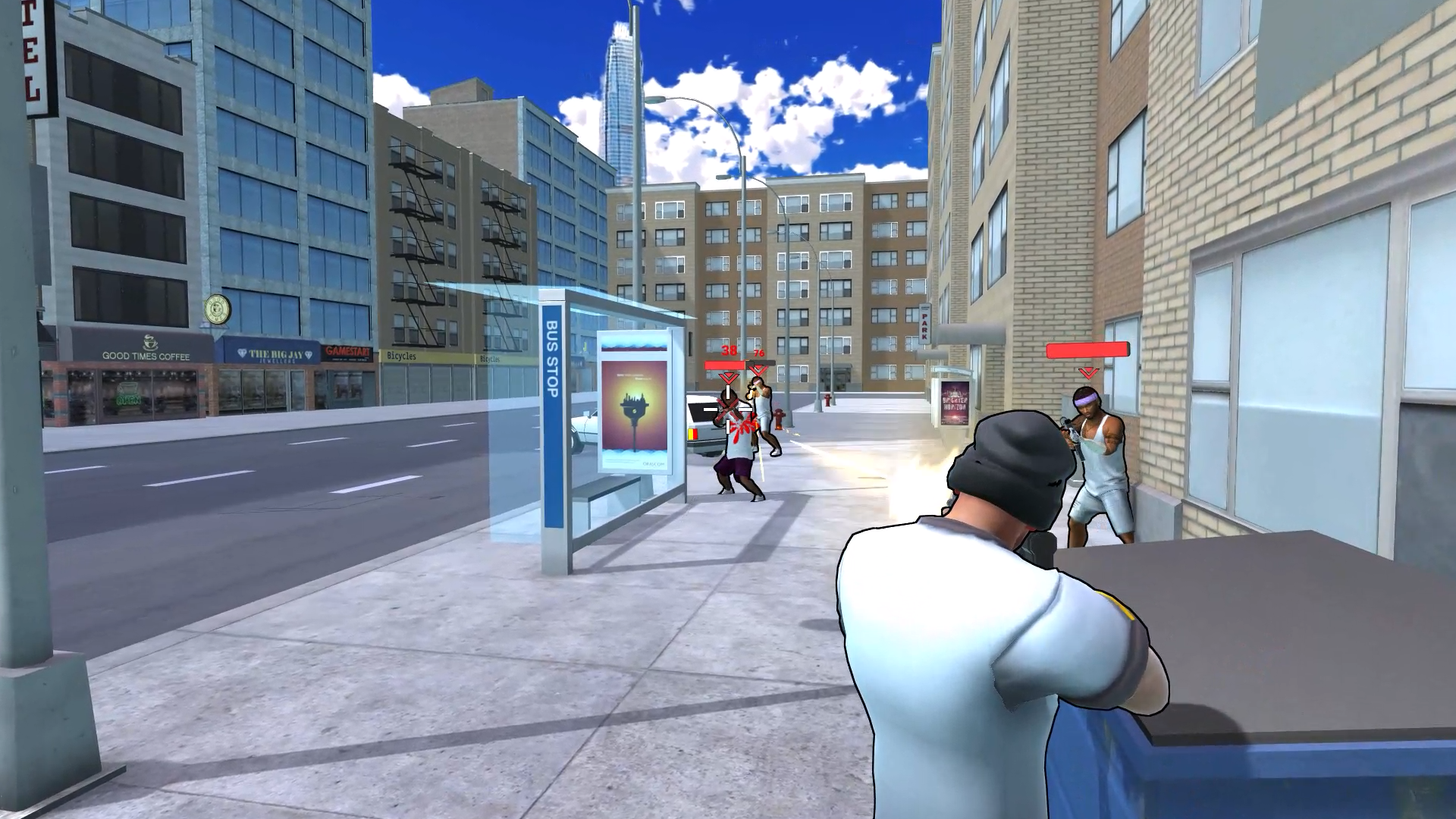Click the chevron marker over the white-vest shooter

tap(757, 369)
